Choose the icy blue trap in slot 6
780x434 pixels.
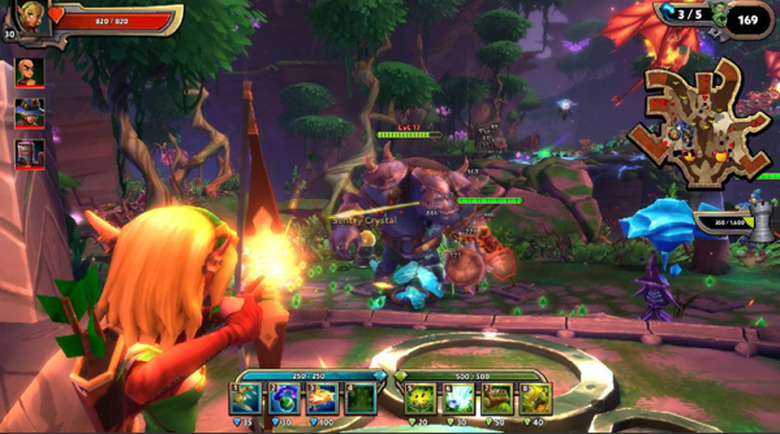(459, 399)
